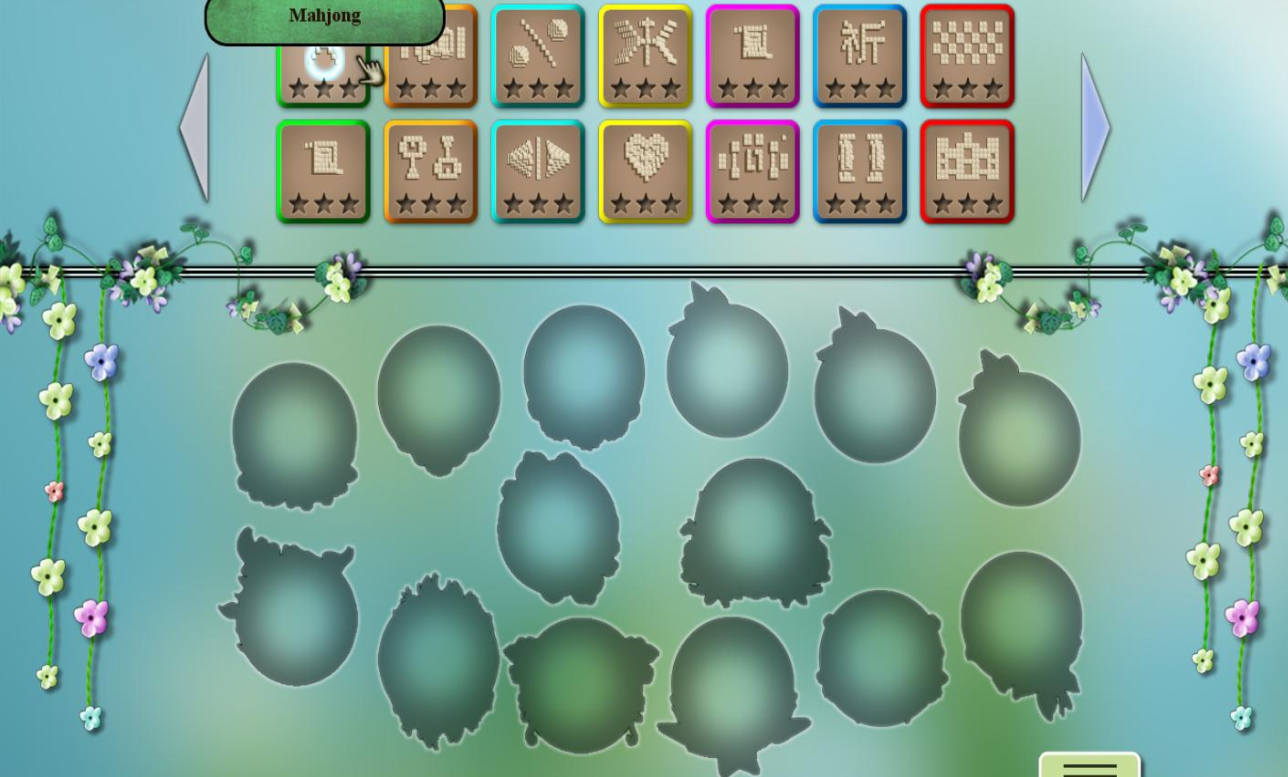Choose the blue Chinese-character layout level

(x=860, y=56)
